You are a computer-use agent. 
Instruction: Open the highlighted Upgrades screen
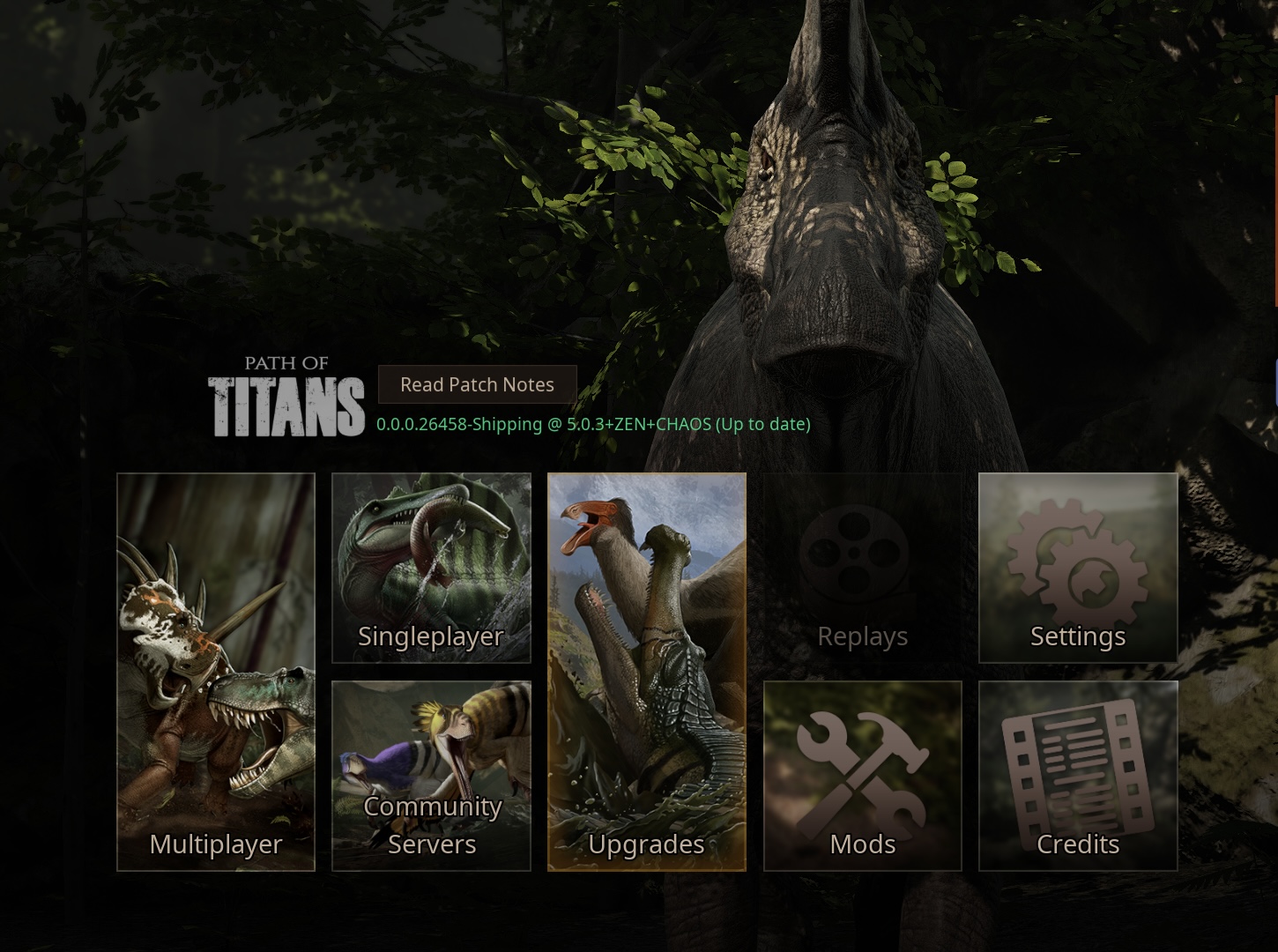click(x=646, y=673)
